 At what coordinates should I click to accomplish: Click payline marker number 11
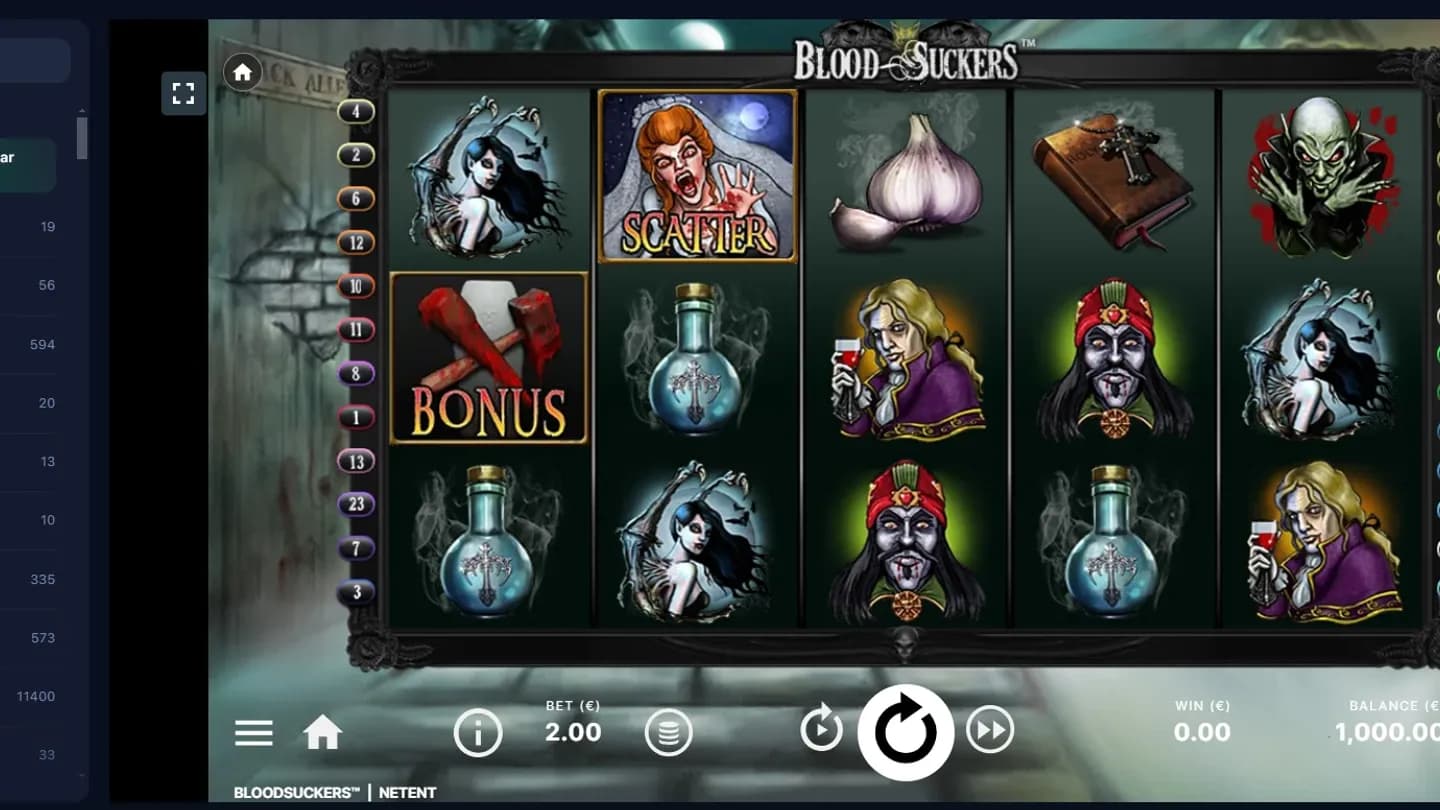tap(355, 330)
